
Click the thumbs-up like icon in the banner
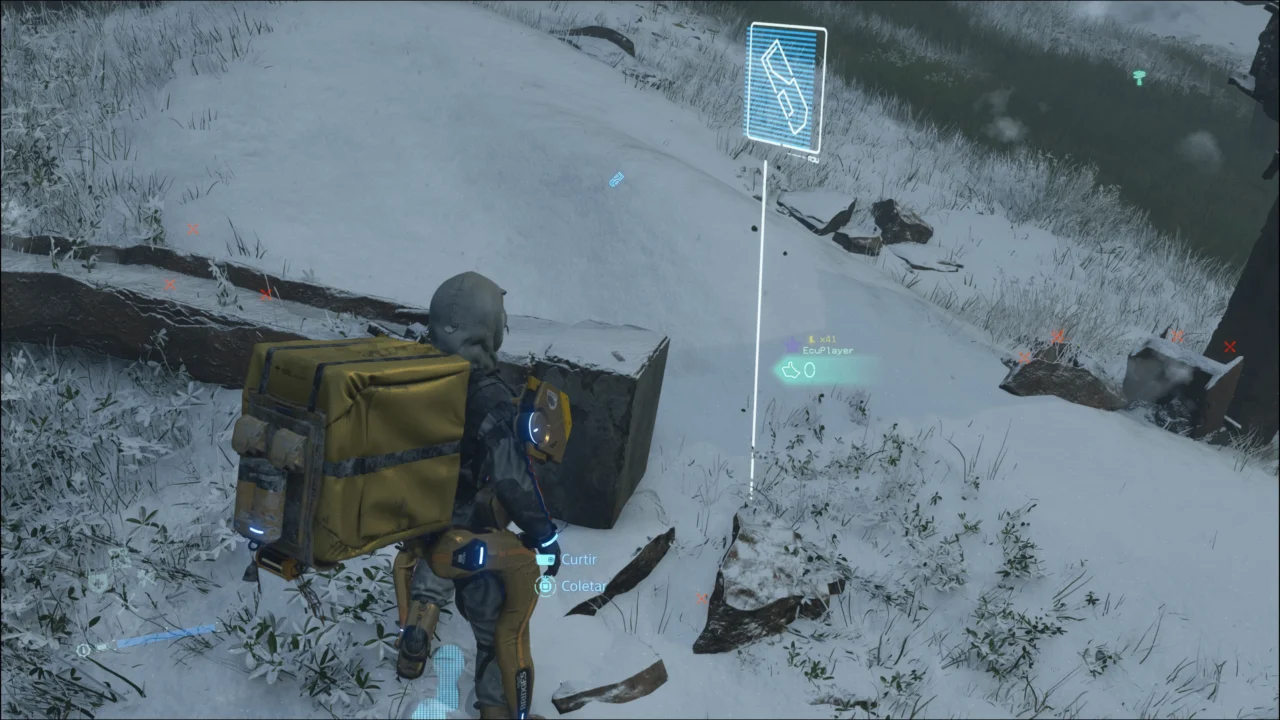[790, 370]
